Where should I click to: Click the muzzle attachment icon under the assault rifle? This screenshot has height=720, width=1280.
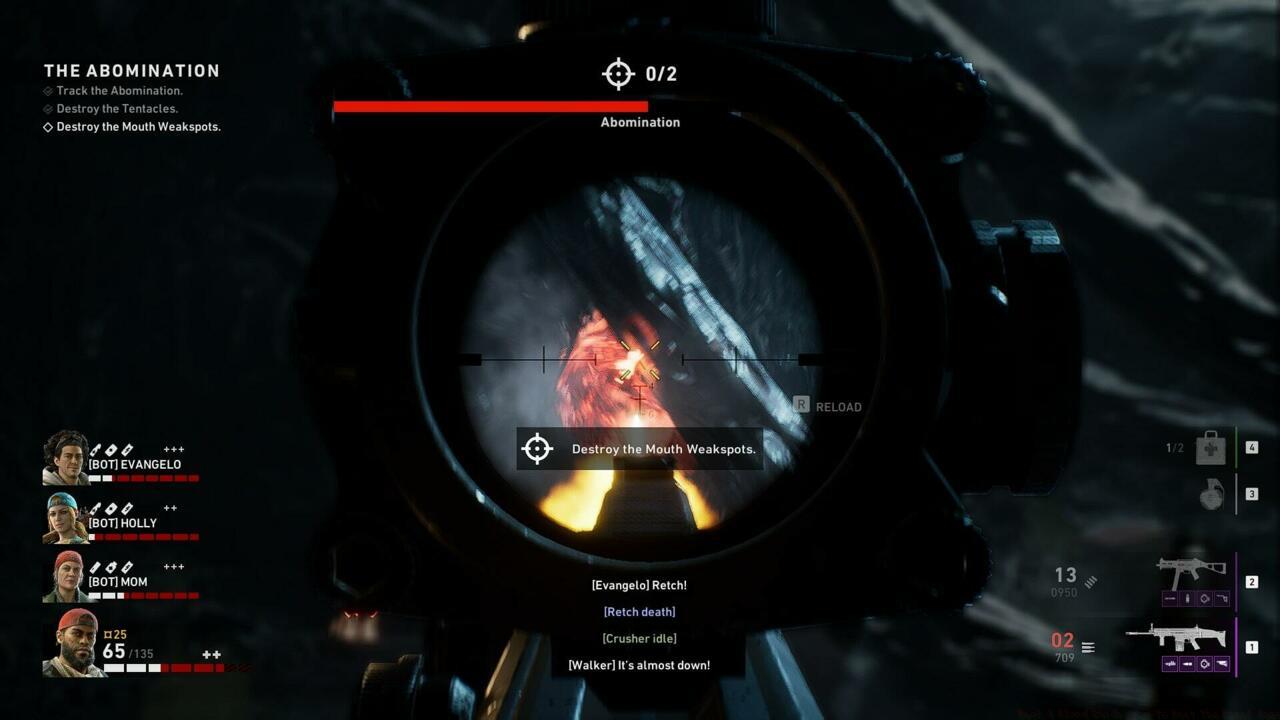point(1170,664)
